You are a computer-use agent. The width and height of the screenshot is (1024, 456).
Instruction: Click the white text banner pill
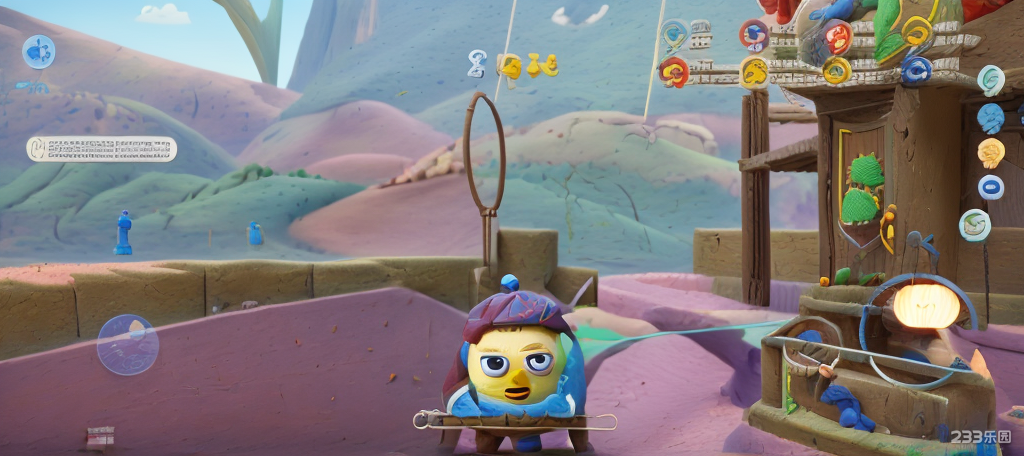pos(101,149)
